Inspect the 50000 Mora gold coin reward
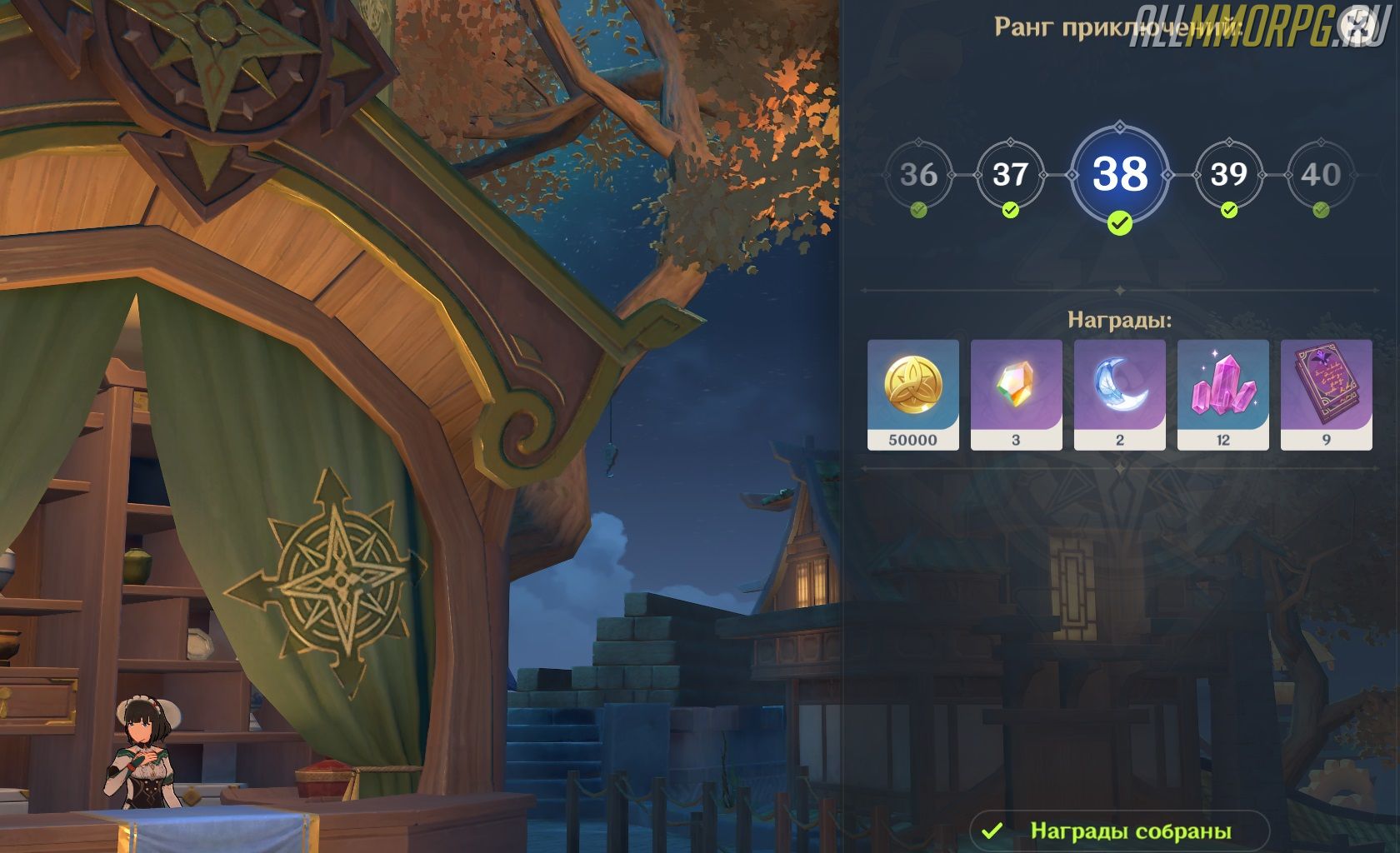 (912, 394)
